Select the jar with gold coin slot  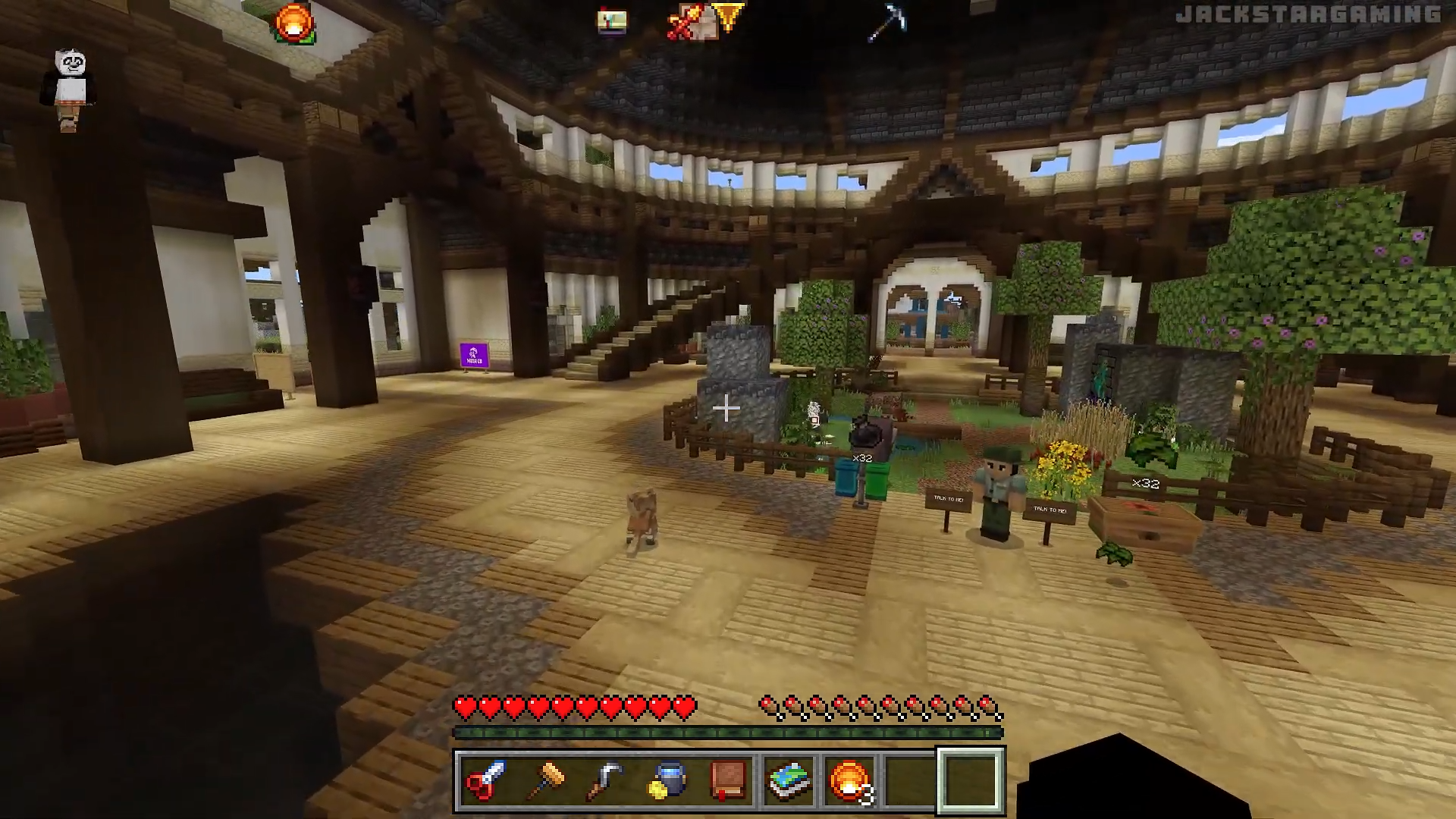pyautogui.click(x=667, y=781)
